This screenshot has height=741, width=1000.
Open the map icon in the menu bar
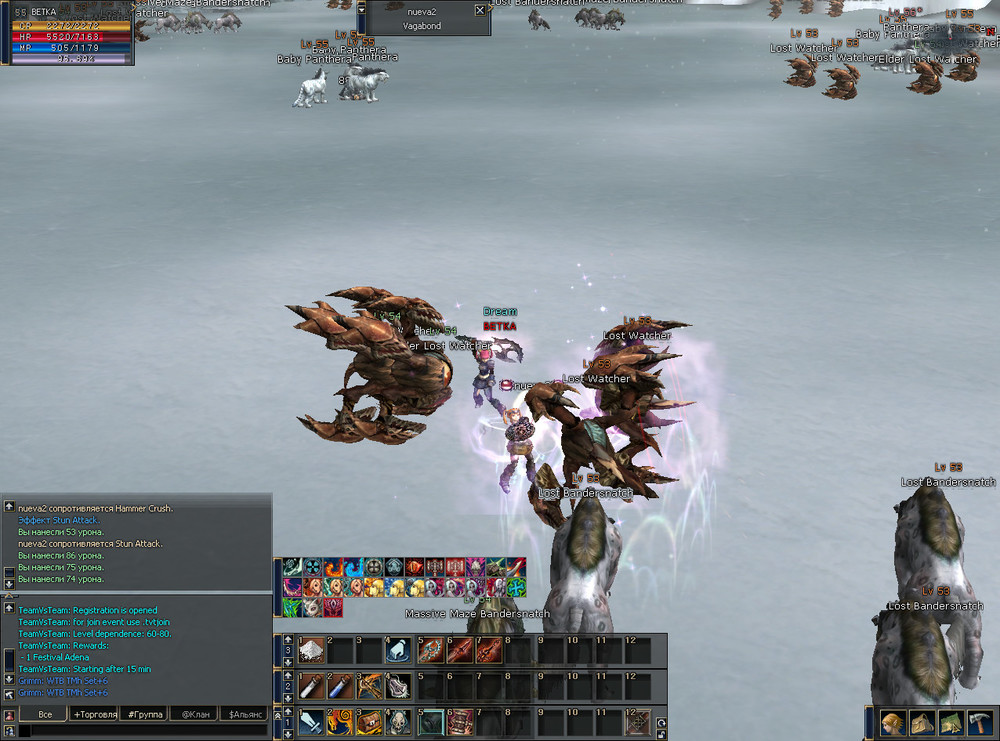(x=950, y=723)
